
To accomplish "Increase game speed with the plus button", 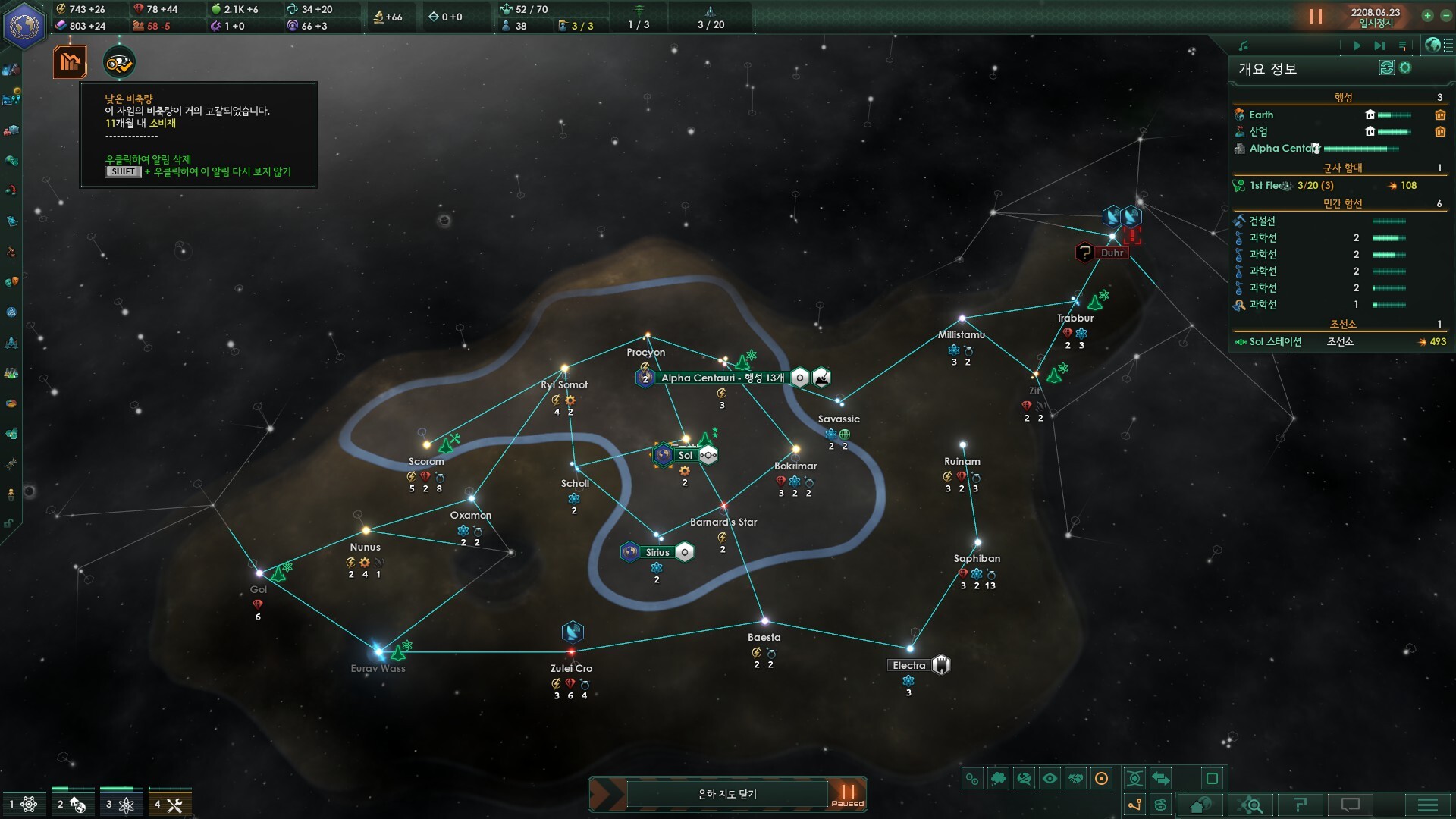I will (x=1427, y=15).
